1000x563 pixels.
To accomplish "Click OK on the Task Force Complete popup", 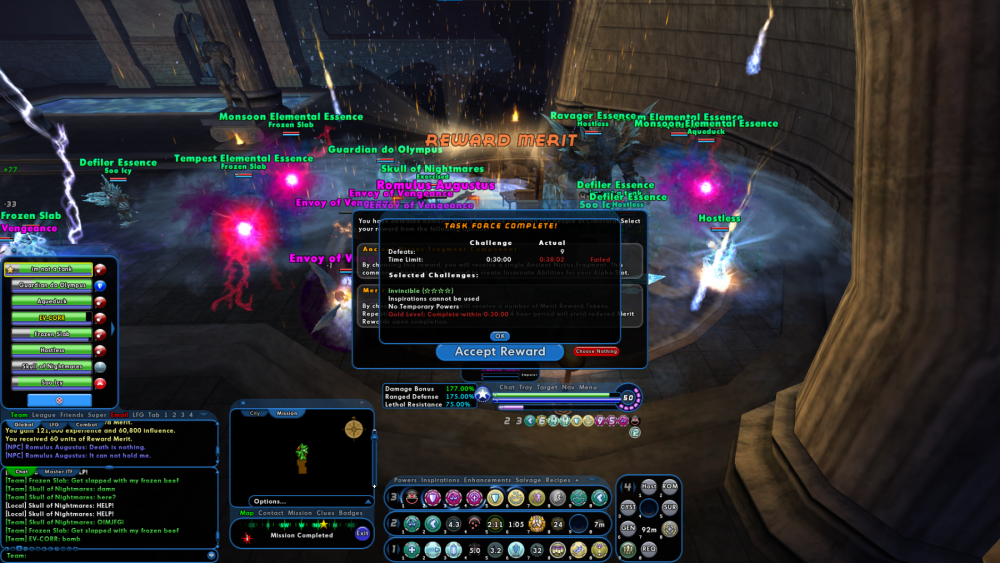I will [499, 336].
